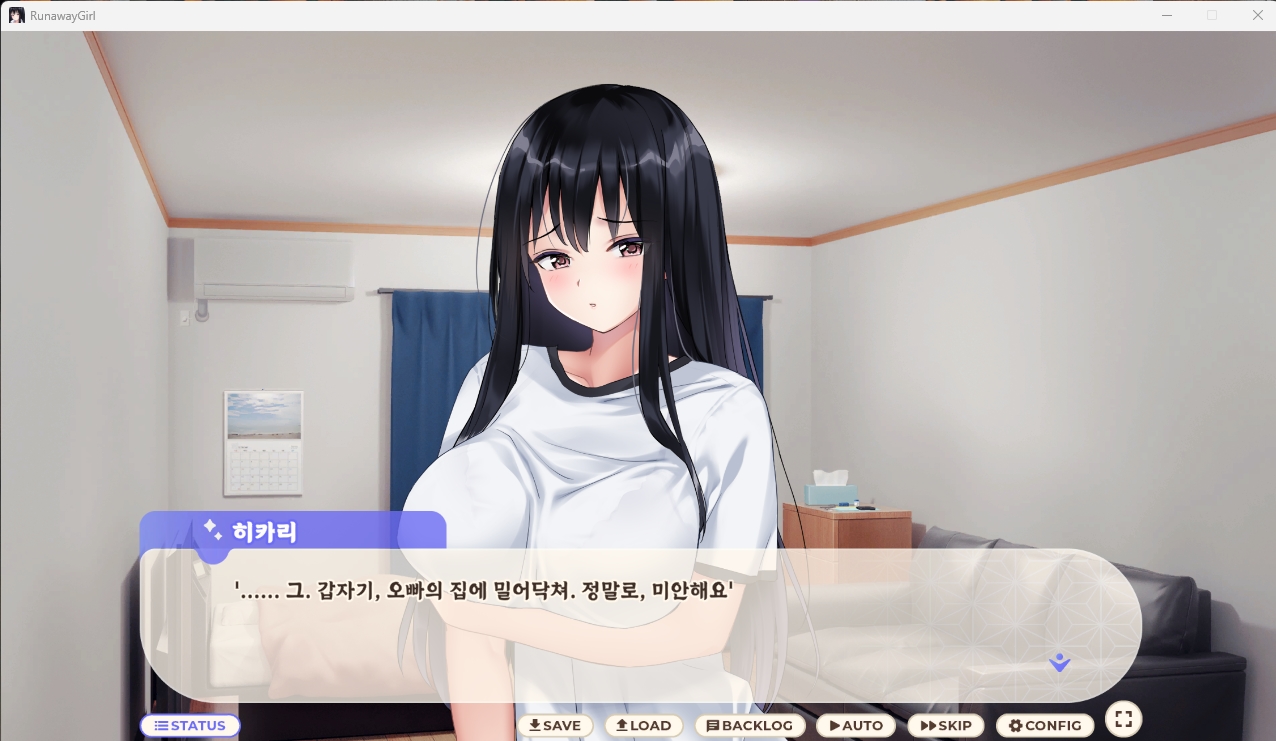Screen dimensions: 1276x741
Task: Toggle fullscreen with the corner-brackets icon
Action: 1123,719
